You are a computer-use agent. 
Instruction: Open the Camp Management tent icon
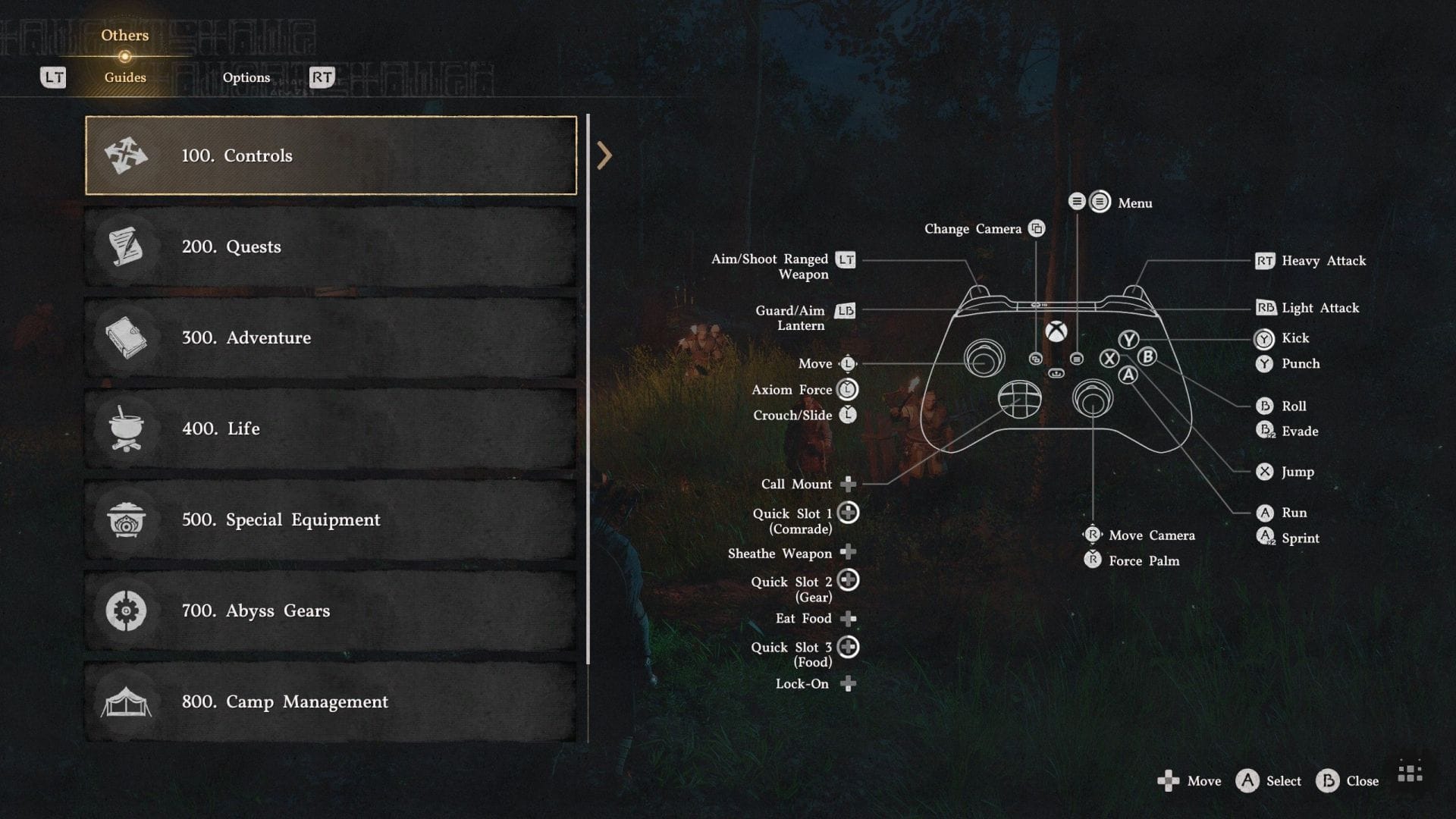pyautogui.click(x=125, y=701)
